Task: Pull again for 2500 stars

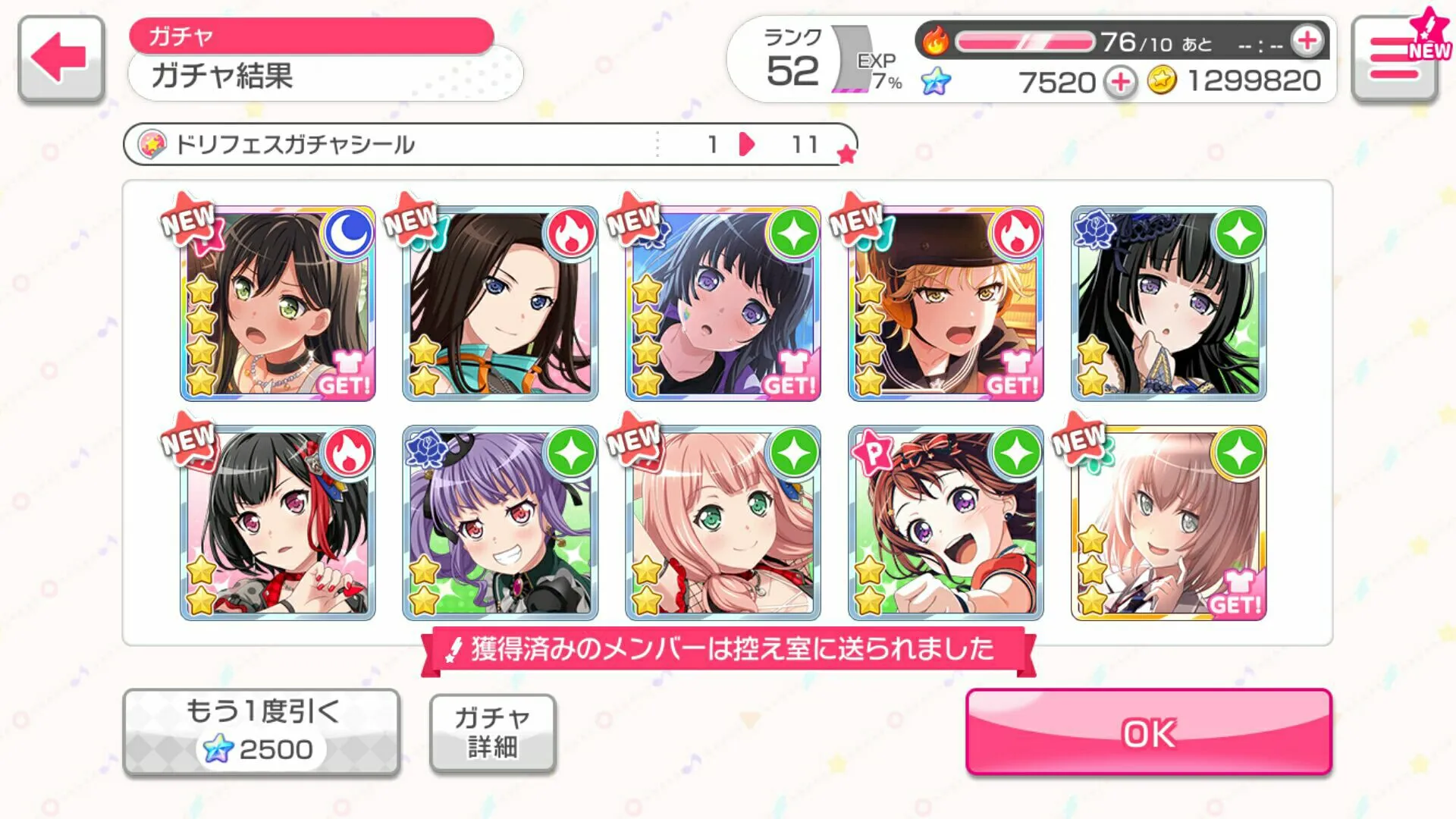Action: 261,732
